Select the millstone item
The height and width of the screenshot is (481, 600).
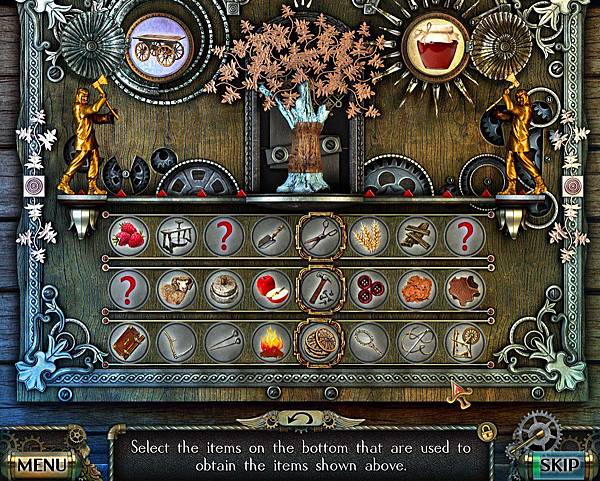click(225, 290)
